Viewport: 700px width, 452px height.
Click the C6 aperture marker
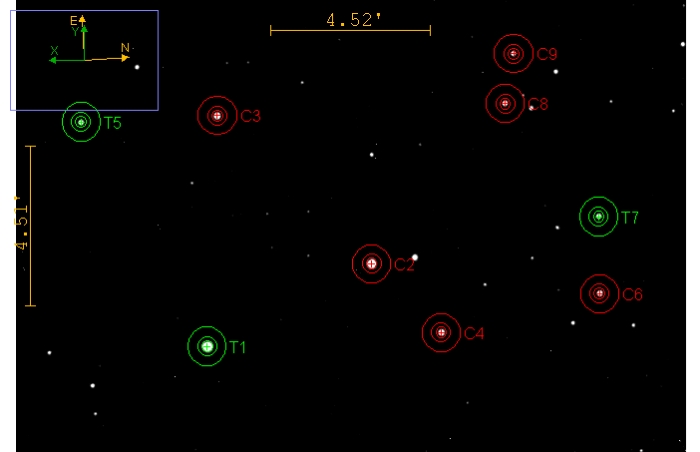(599, 293)
